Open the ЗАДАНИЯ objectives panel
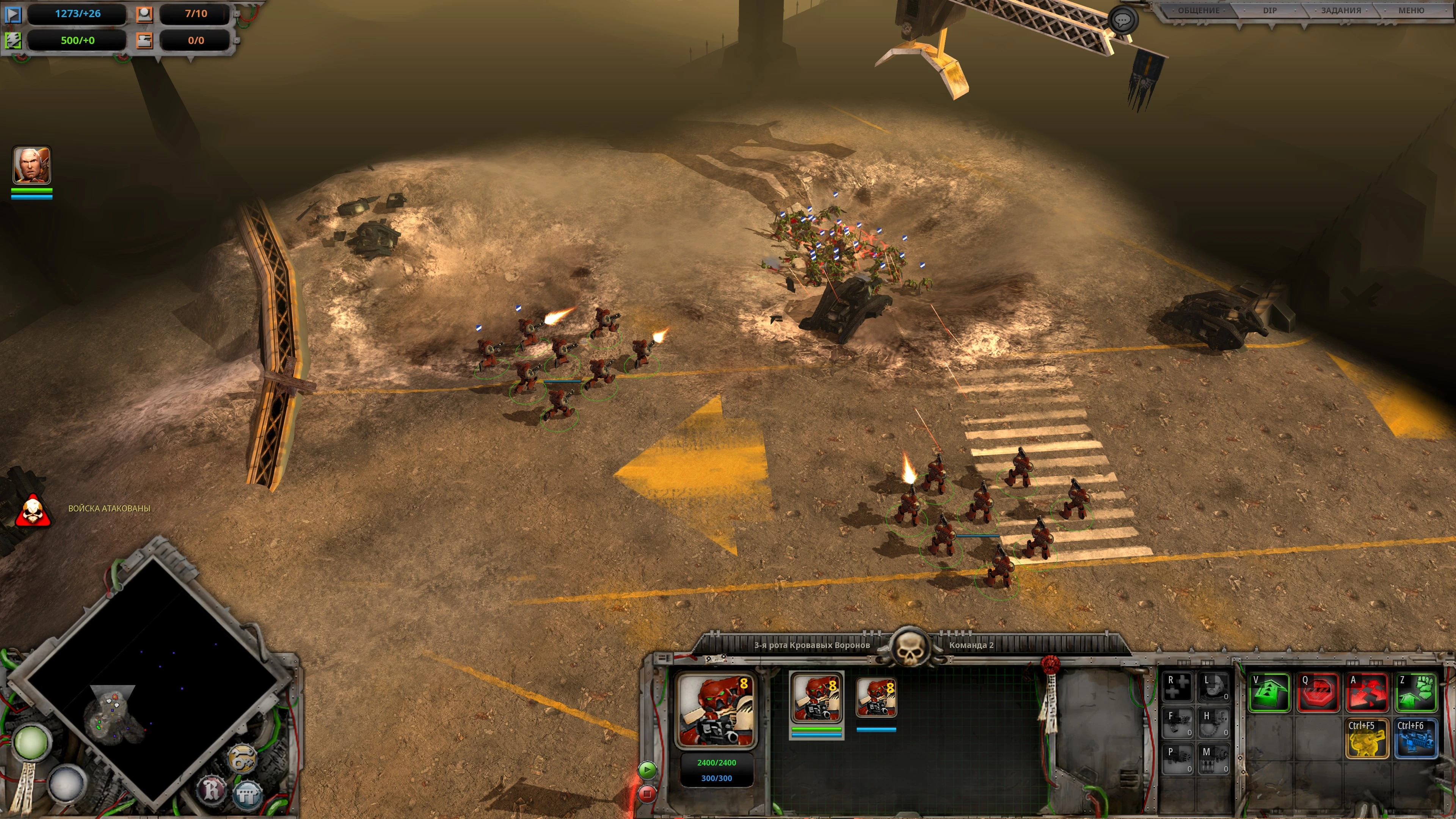 [x=1341, y=11]
